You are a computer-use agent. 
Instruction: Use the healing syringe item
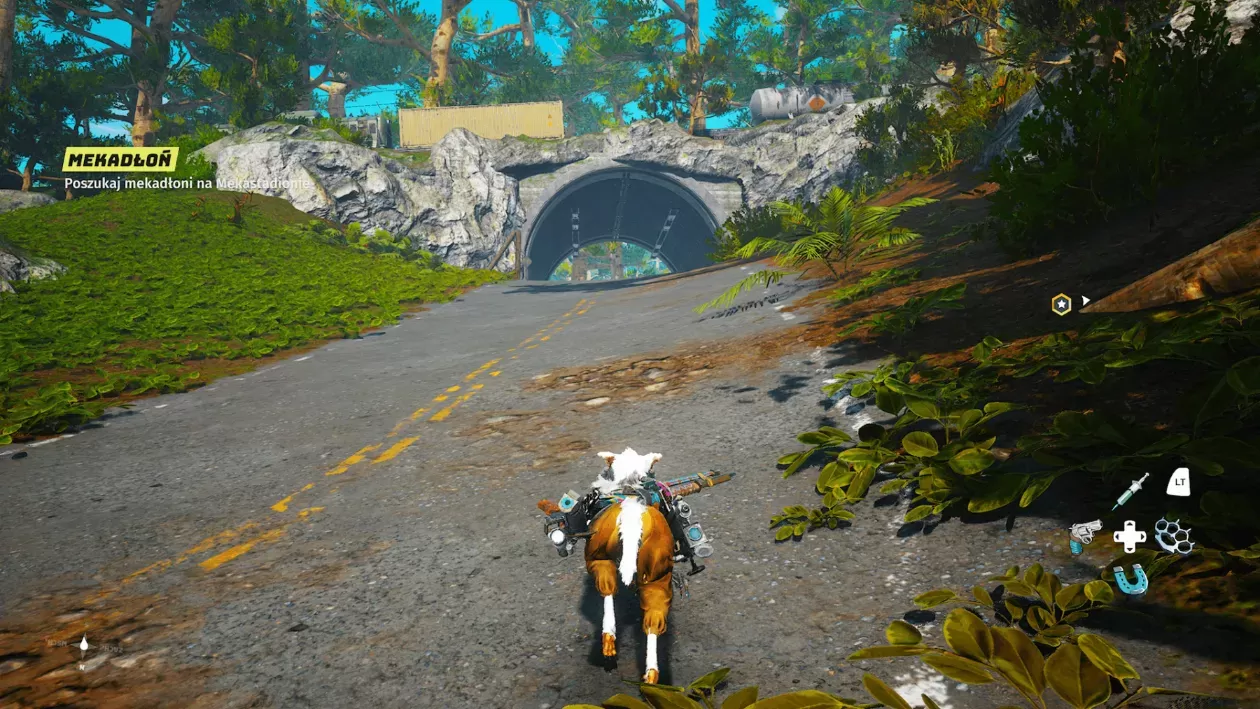[x=1131, y=491]
